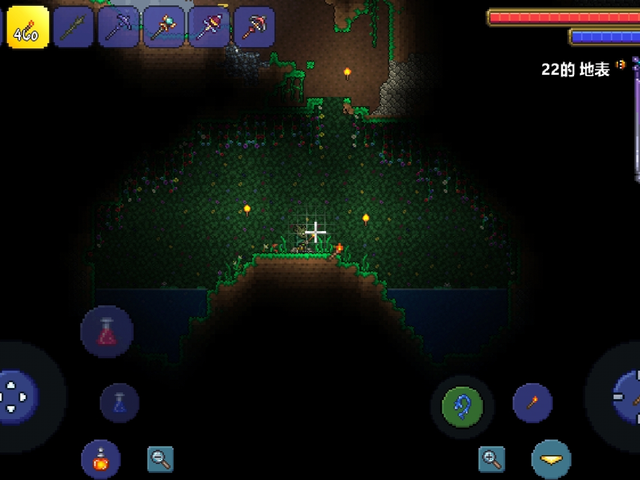Screen dimensions: 640x480
Task: Use the red healing potion button
Action: (x=107, y=332)
